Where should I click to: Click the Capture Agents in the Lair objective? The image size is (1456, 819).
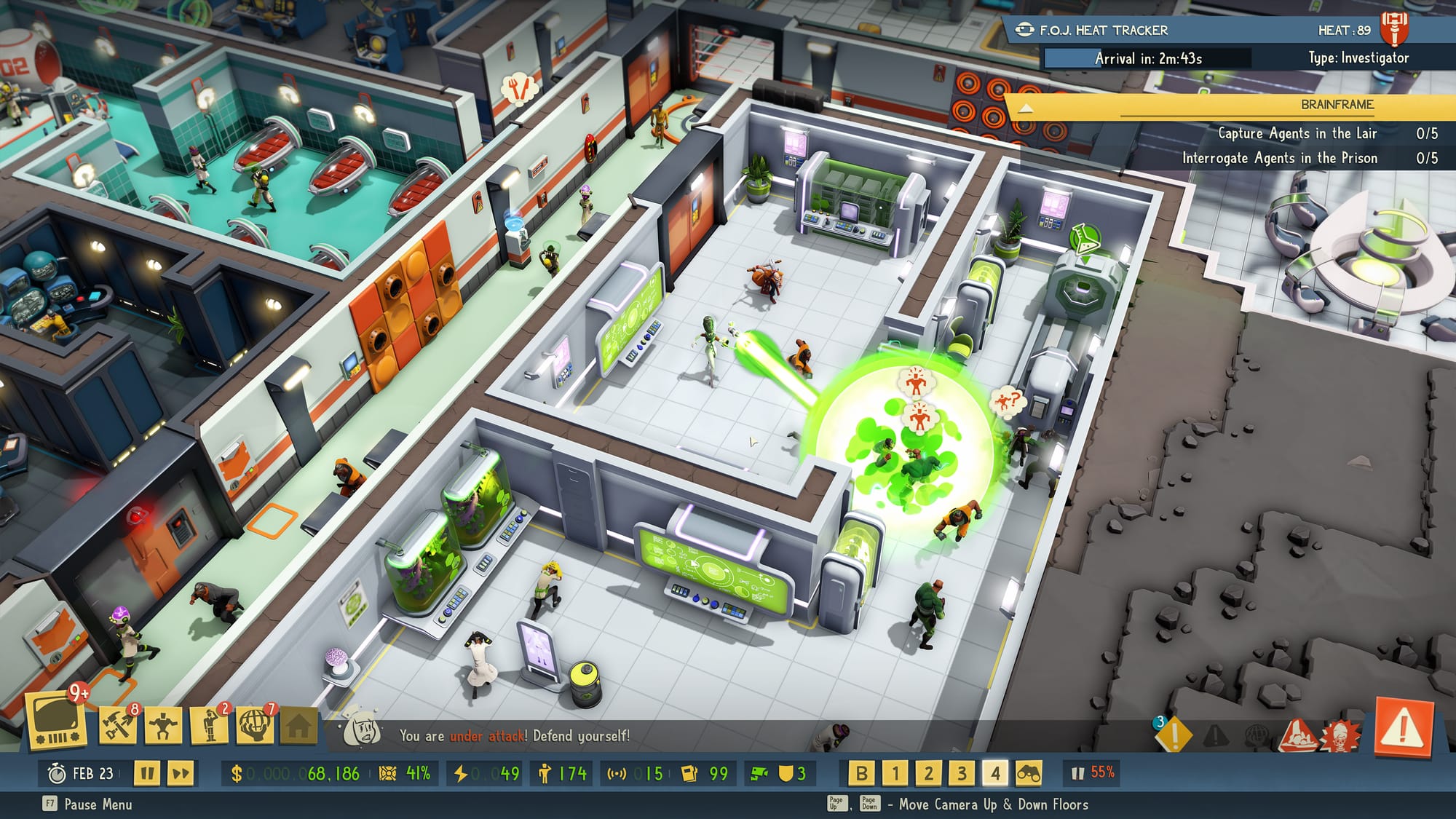tap(1296, 134)
